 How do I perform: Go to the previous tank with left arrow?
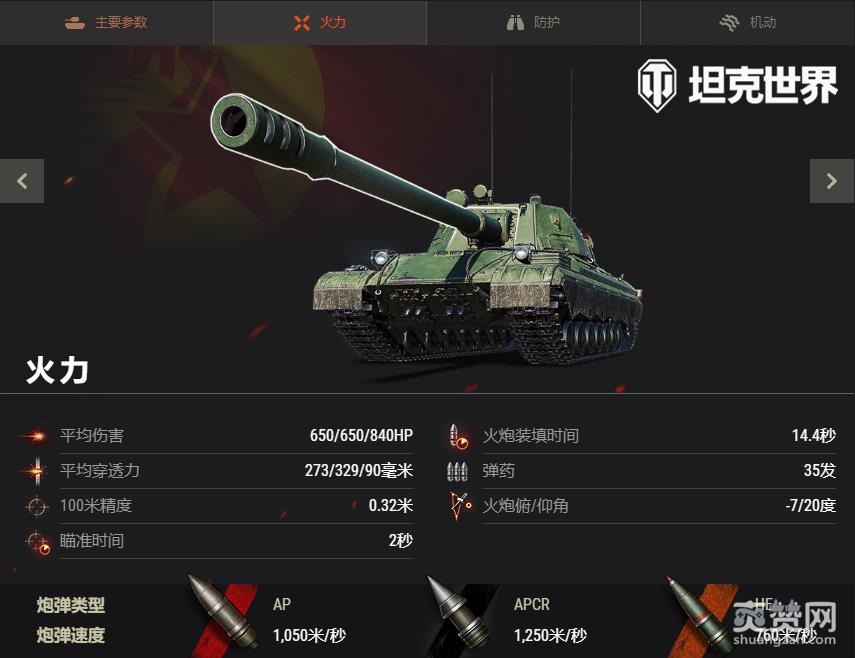coord(22,181)
